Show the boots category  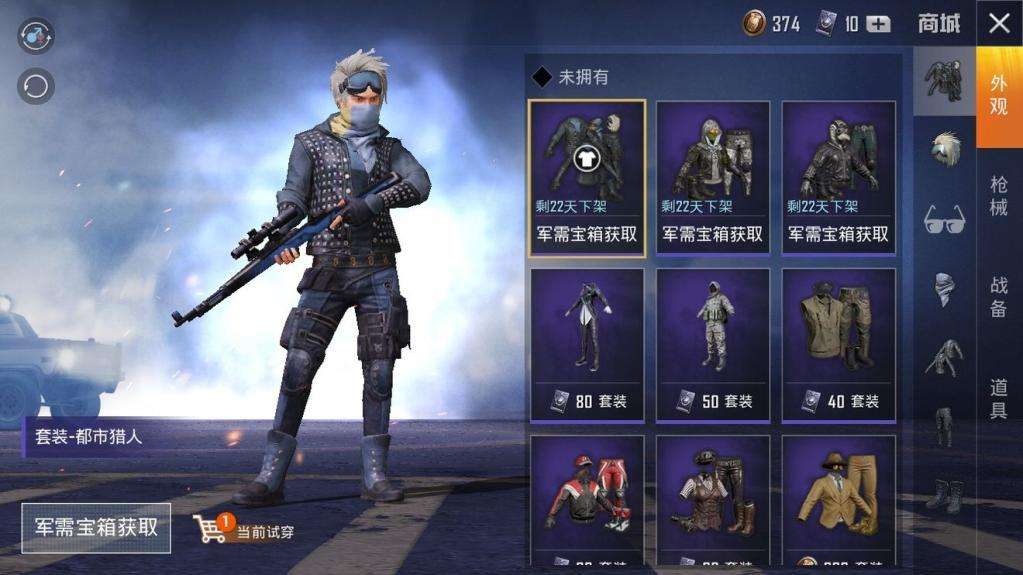(x=944, y=494)
